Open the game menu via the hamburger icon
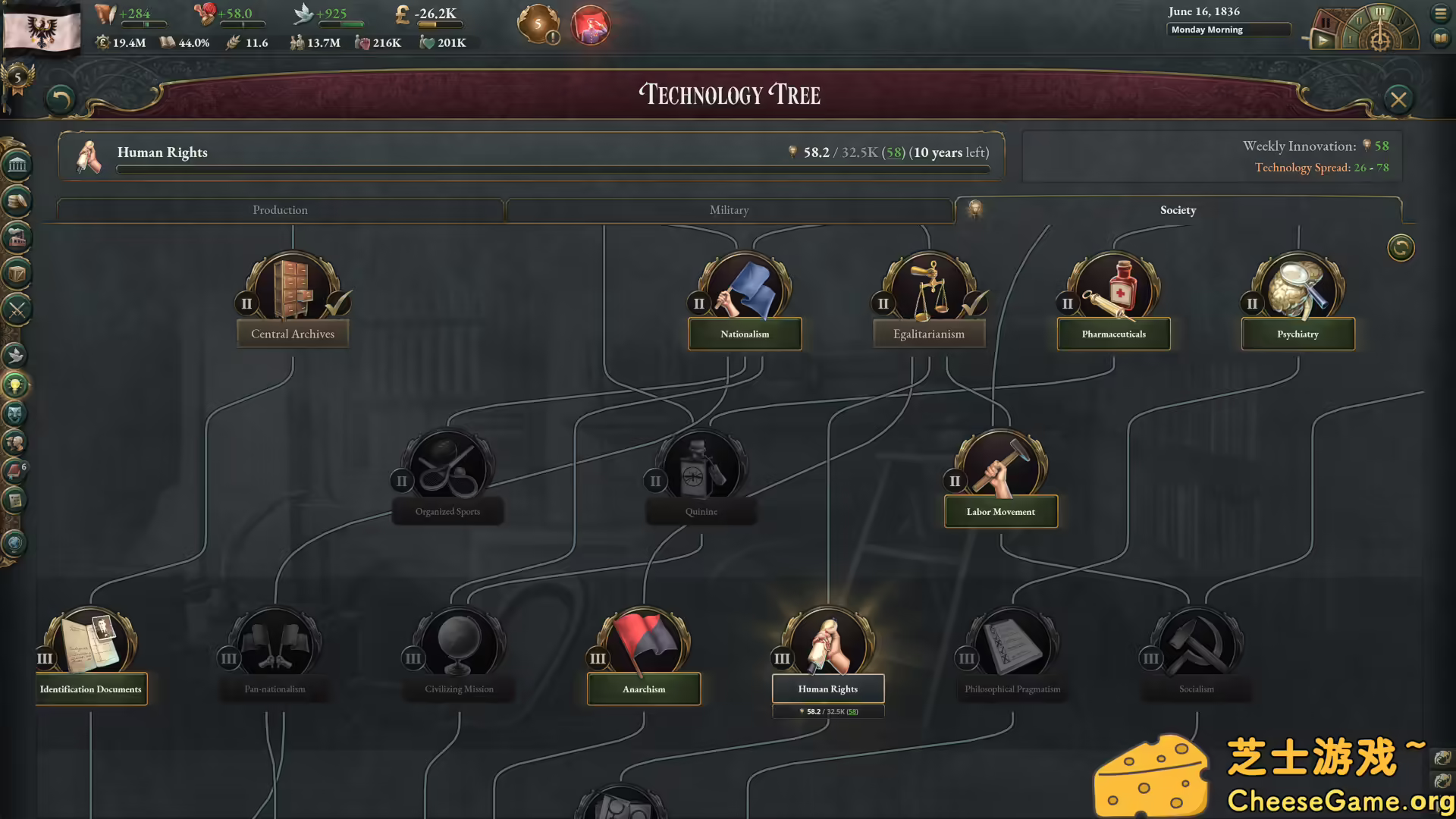 point(1441,13)
